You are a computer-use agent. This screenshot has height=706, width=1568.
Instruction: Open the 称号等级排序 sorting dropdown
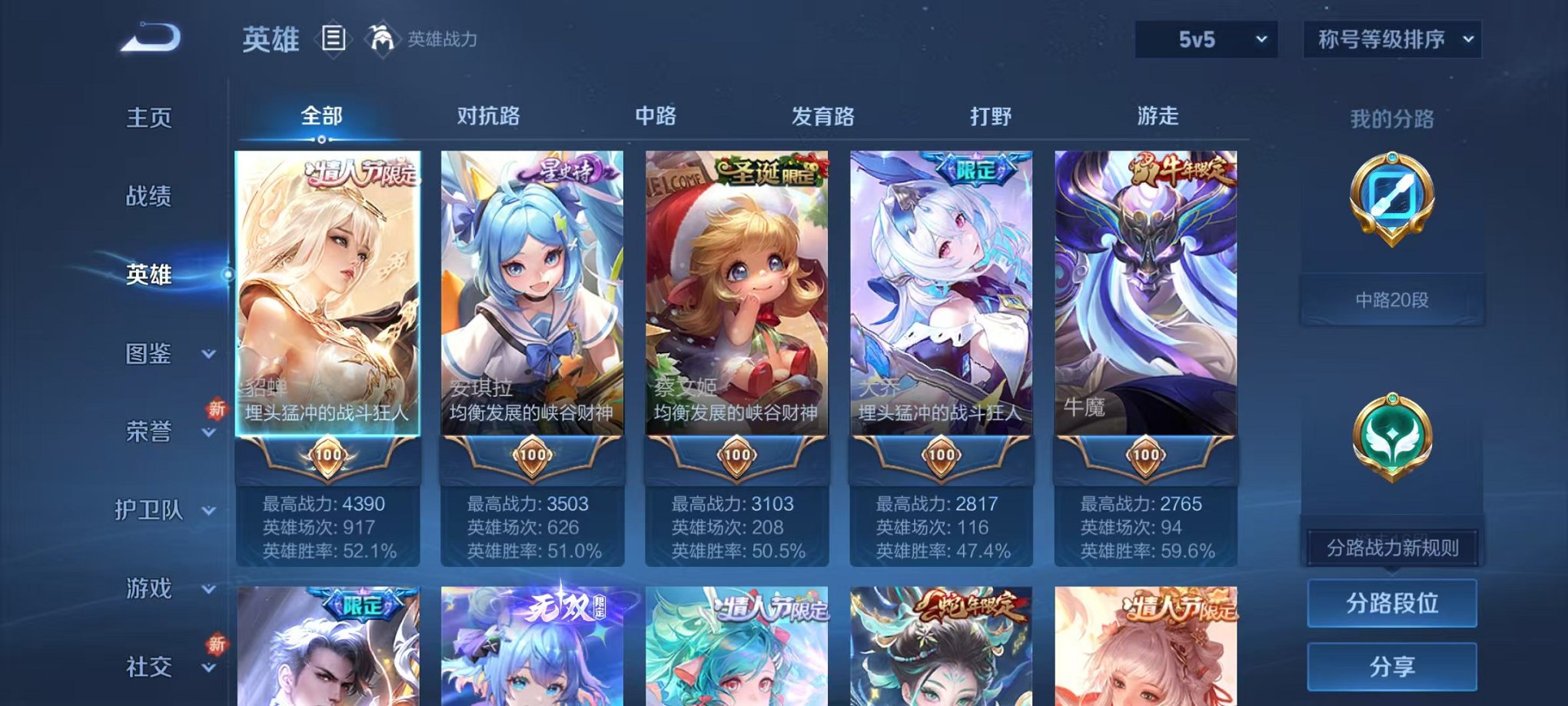click(1393, 40)
